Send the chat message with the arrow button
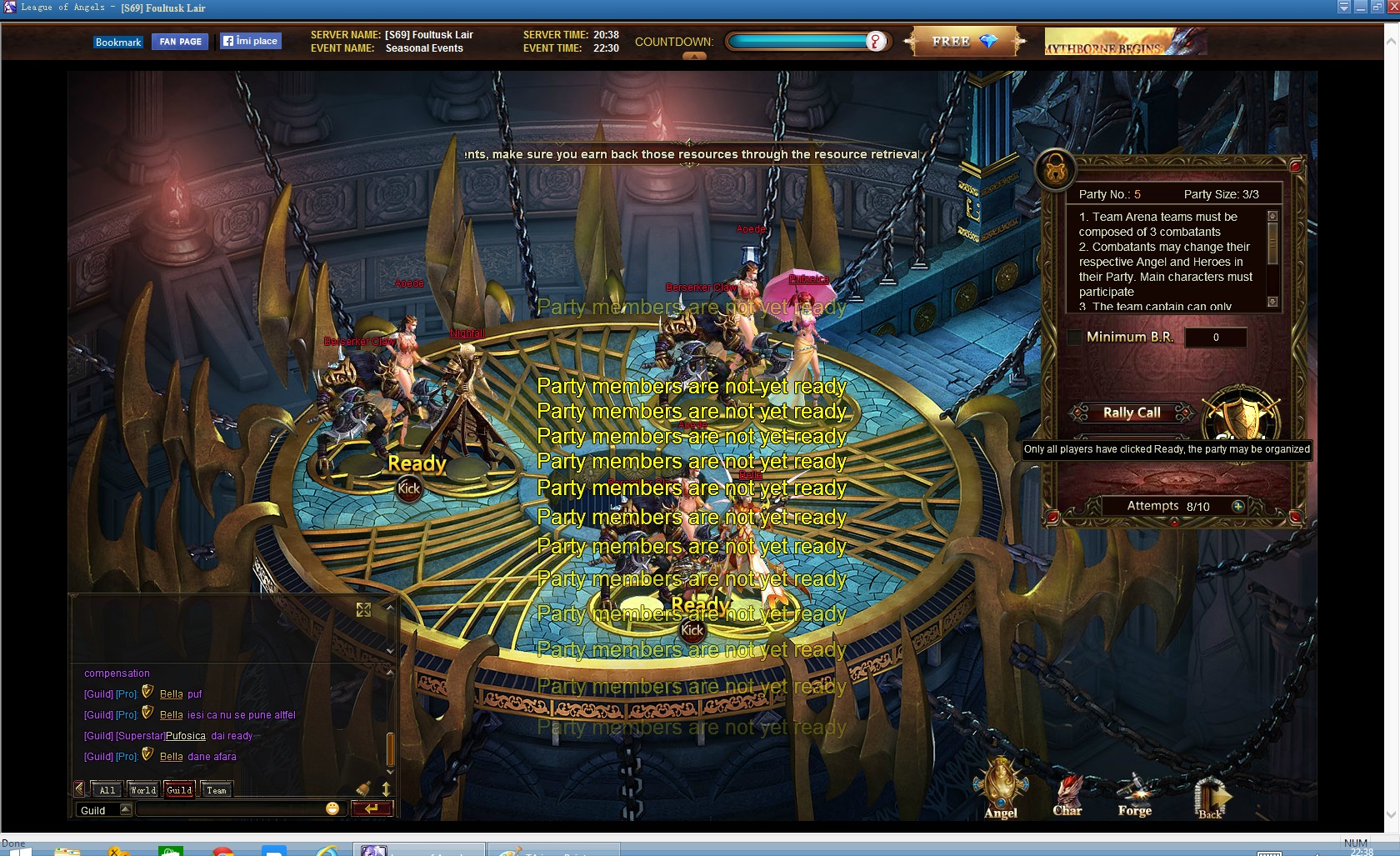Screen dimensions: 1400x856 [x=371, y=808]
